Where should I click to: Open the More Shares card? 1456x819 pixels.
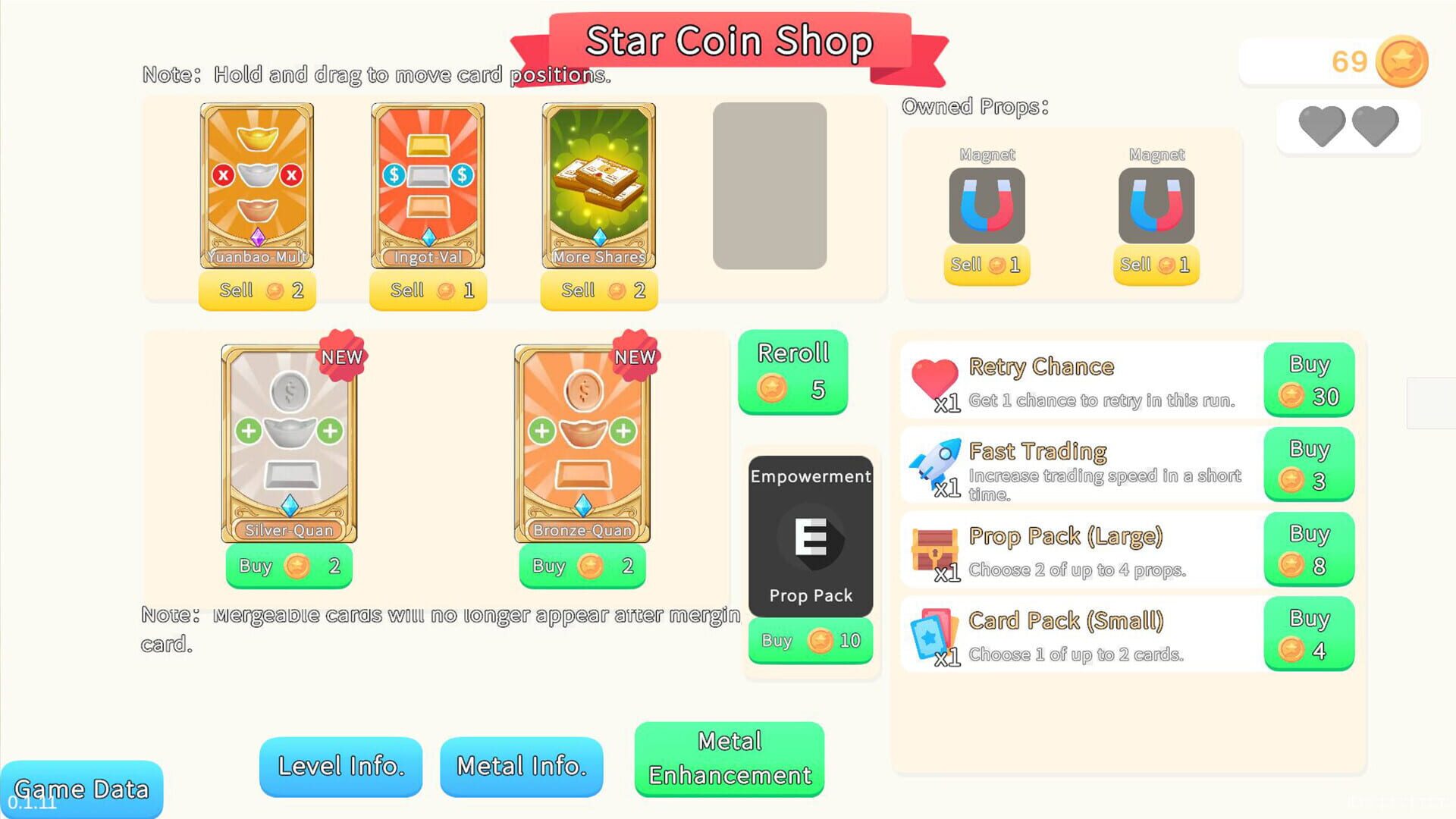[x=598, y=186]
